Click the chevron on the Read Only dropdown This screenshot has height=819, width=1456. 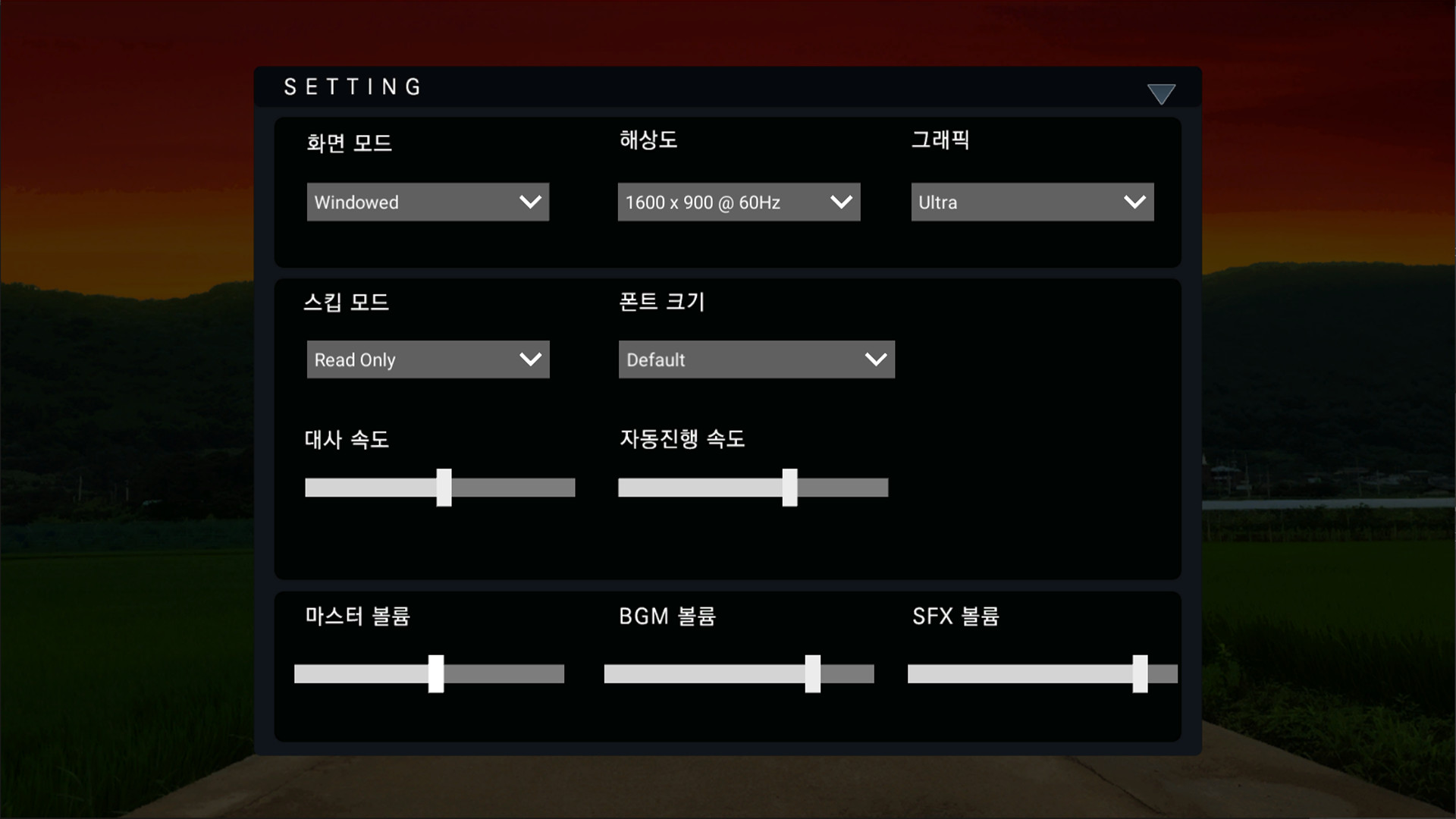[530, 359]
